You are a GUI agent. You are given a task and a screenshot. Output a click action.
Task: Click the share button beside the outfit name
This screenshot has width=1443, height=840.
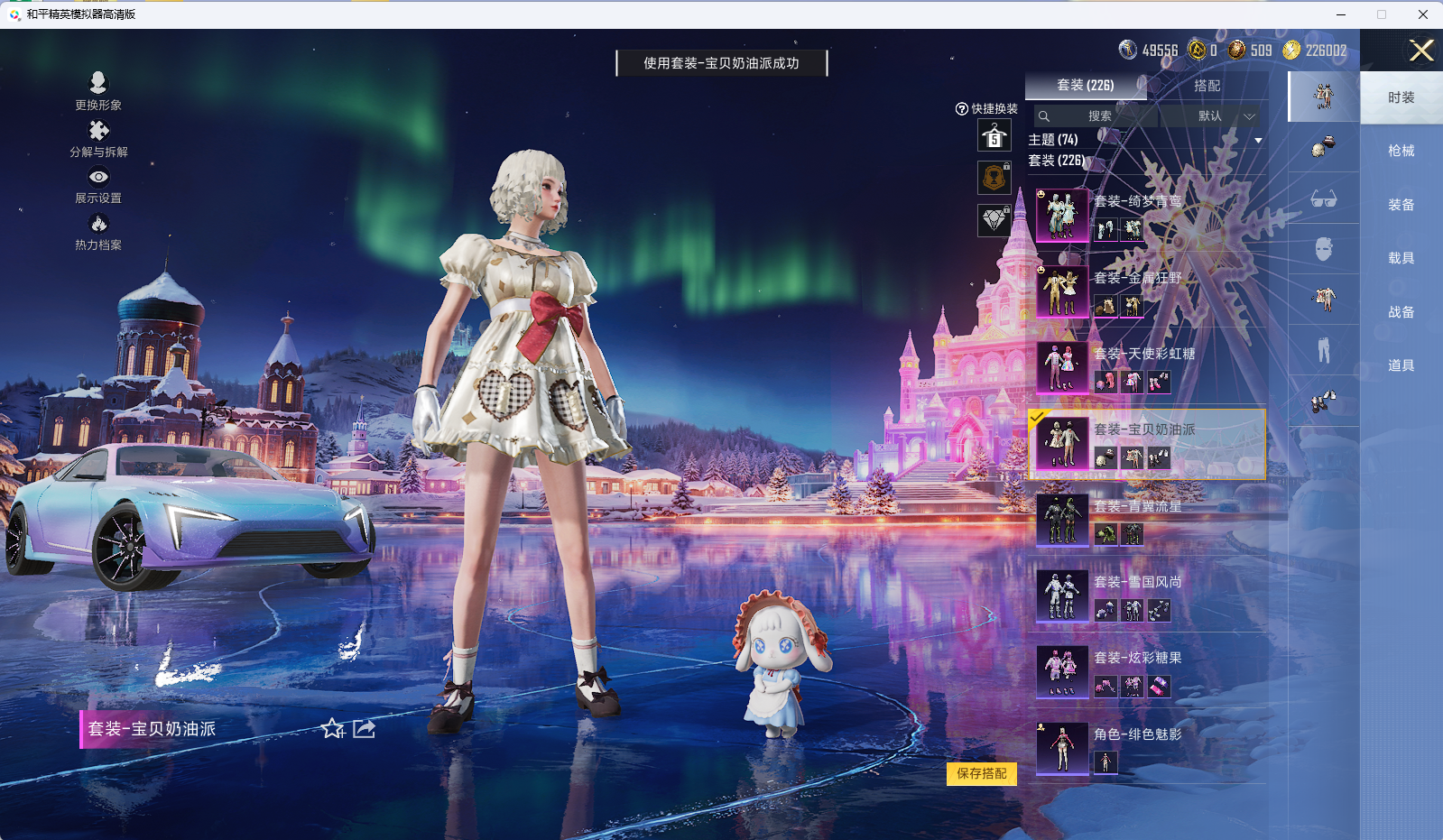tap(363, 729)
